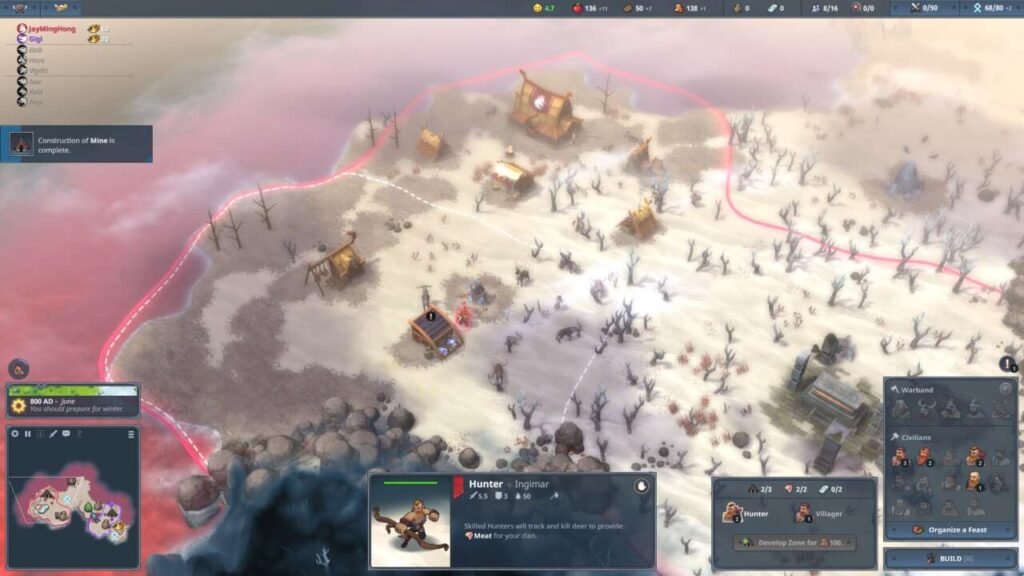Click Develop Zone for 100 button
Image resolution: width=1024 pixels, height=576 pixels.
pyautogui.click(x=794, y=542)
